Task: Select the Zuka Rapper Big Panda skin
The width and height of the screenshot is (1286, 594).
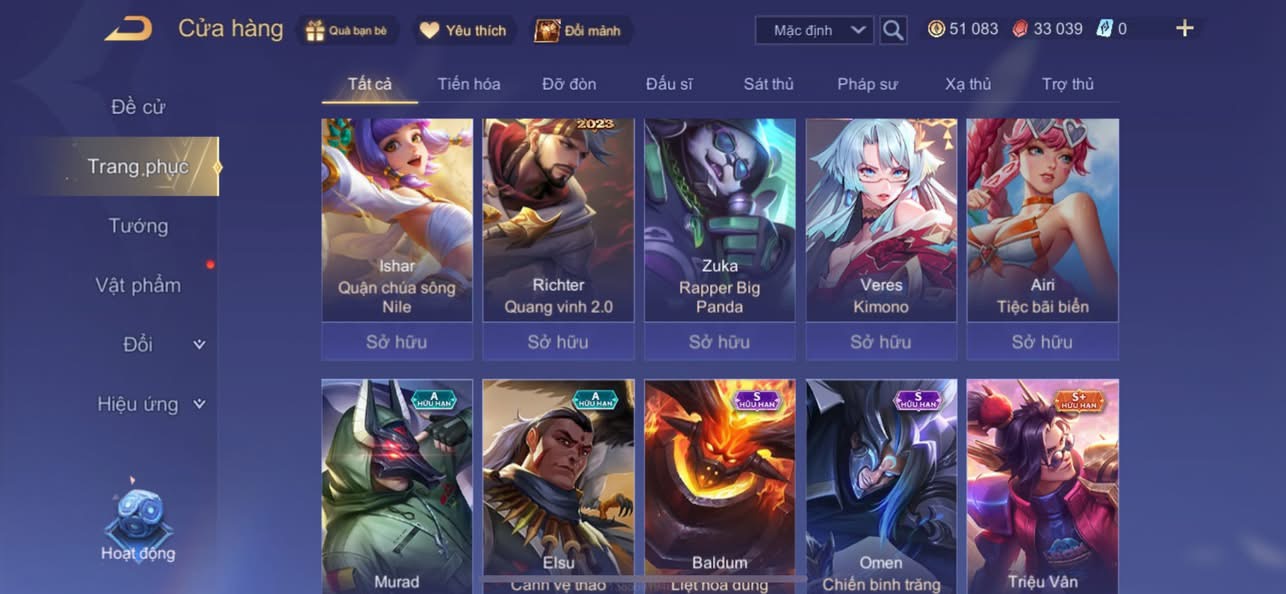Action: 720,220
